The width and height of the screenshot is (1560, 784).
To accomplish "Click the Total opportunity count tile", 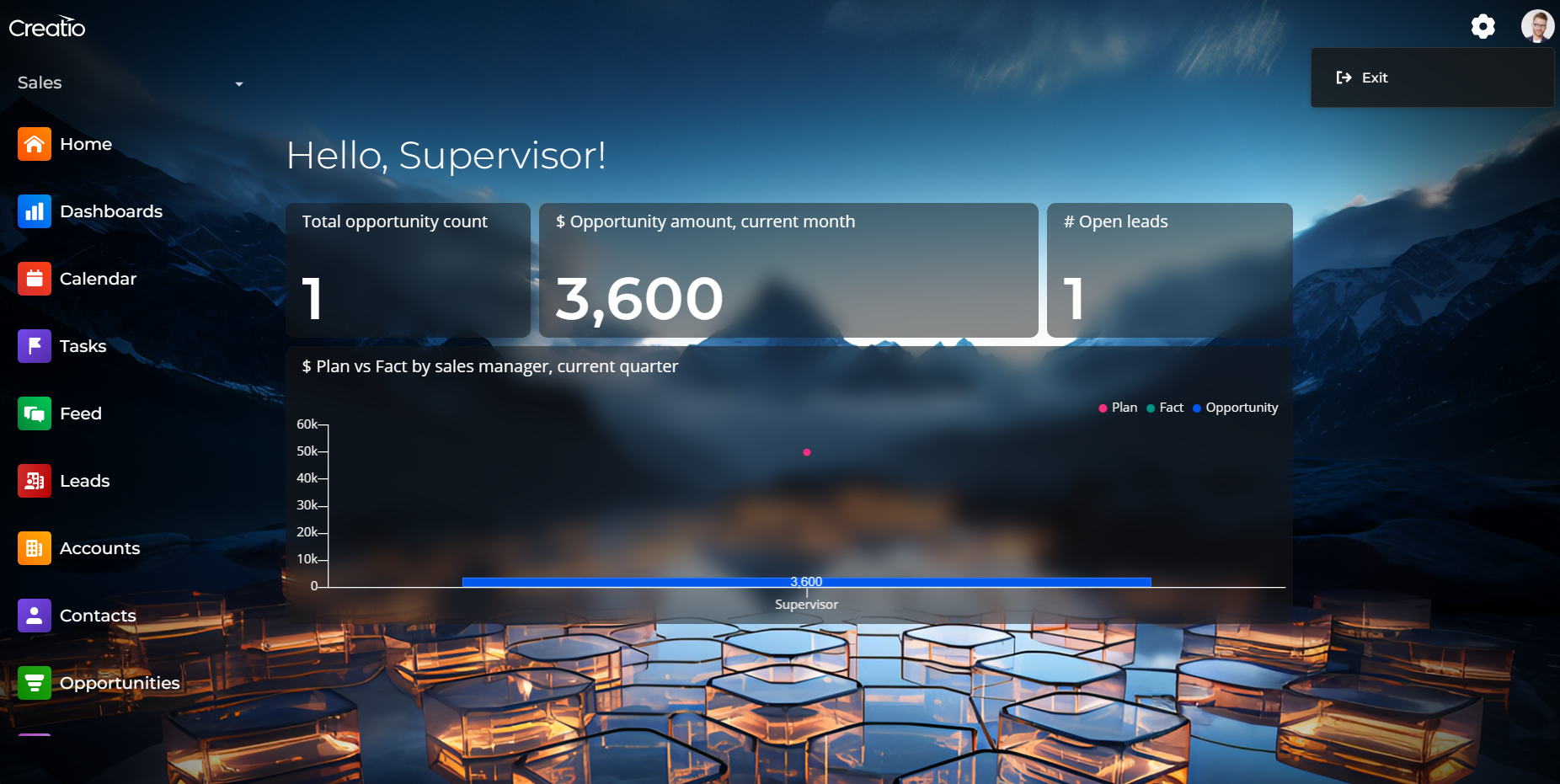I will tap(408, 270).
